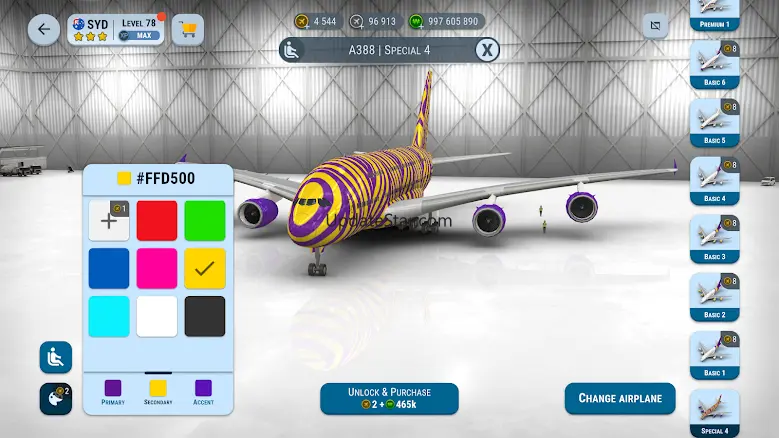Open the shopping cart store
Image resolution: width=779 pixels, height=438 pixels.
(x=187, y=29)
